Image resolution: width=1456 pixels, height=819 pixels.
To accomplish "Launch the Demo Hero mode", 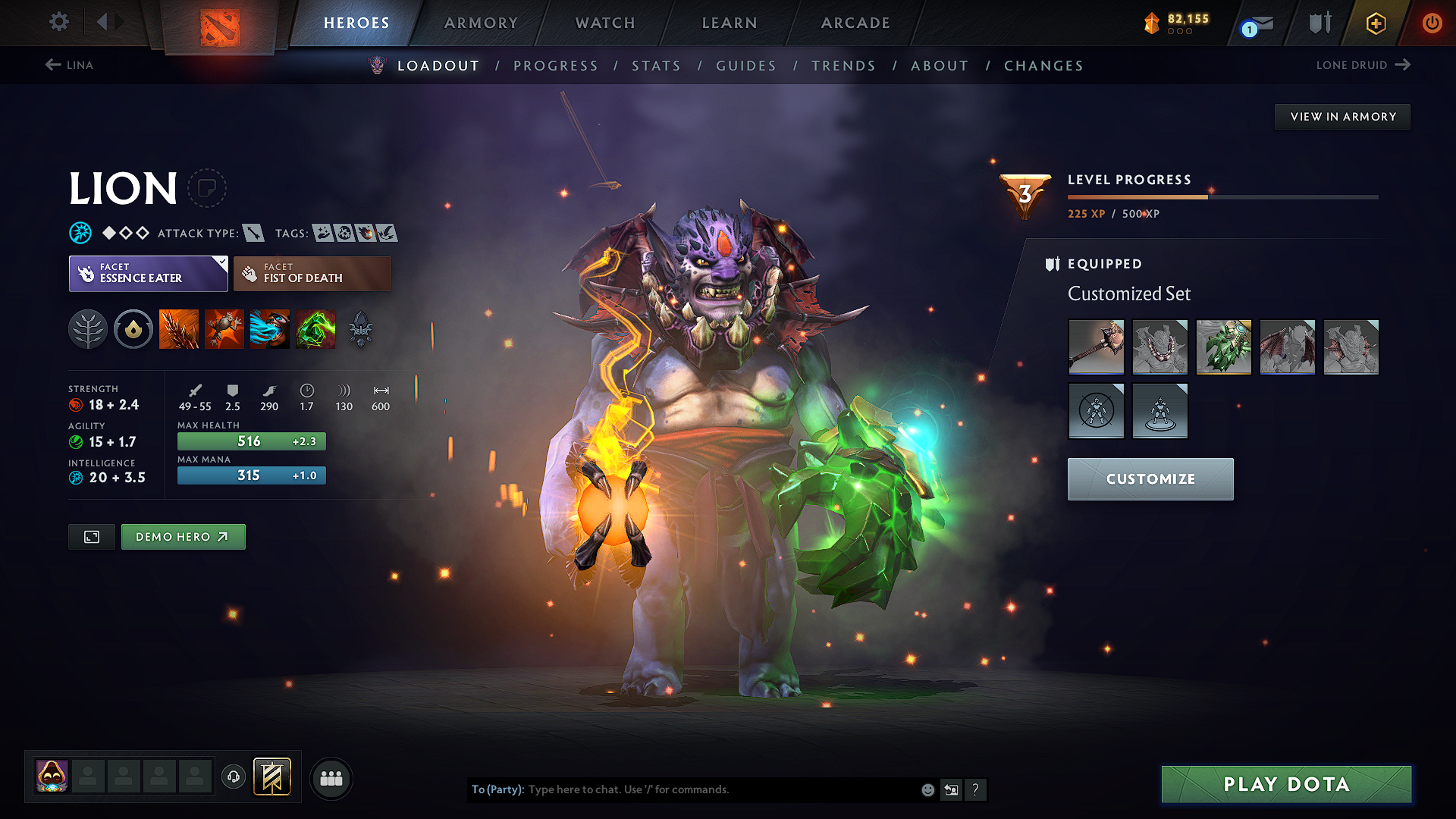I will coord(183,537).
